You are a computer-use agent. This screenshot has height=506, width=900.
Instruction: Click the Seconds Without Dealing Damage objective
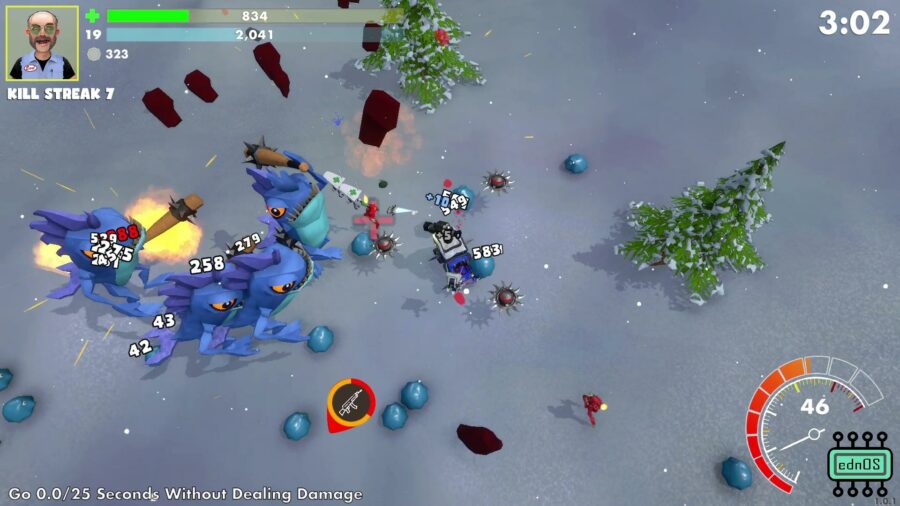(x=185, y=494)
